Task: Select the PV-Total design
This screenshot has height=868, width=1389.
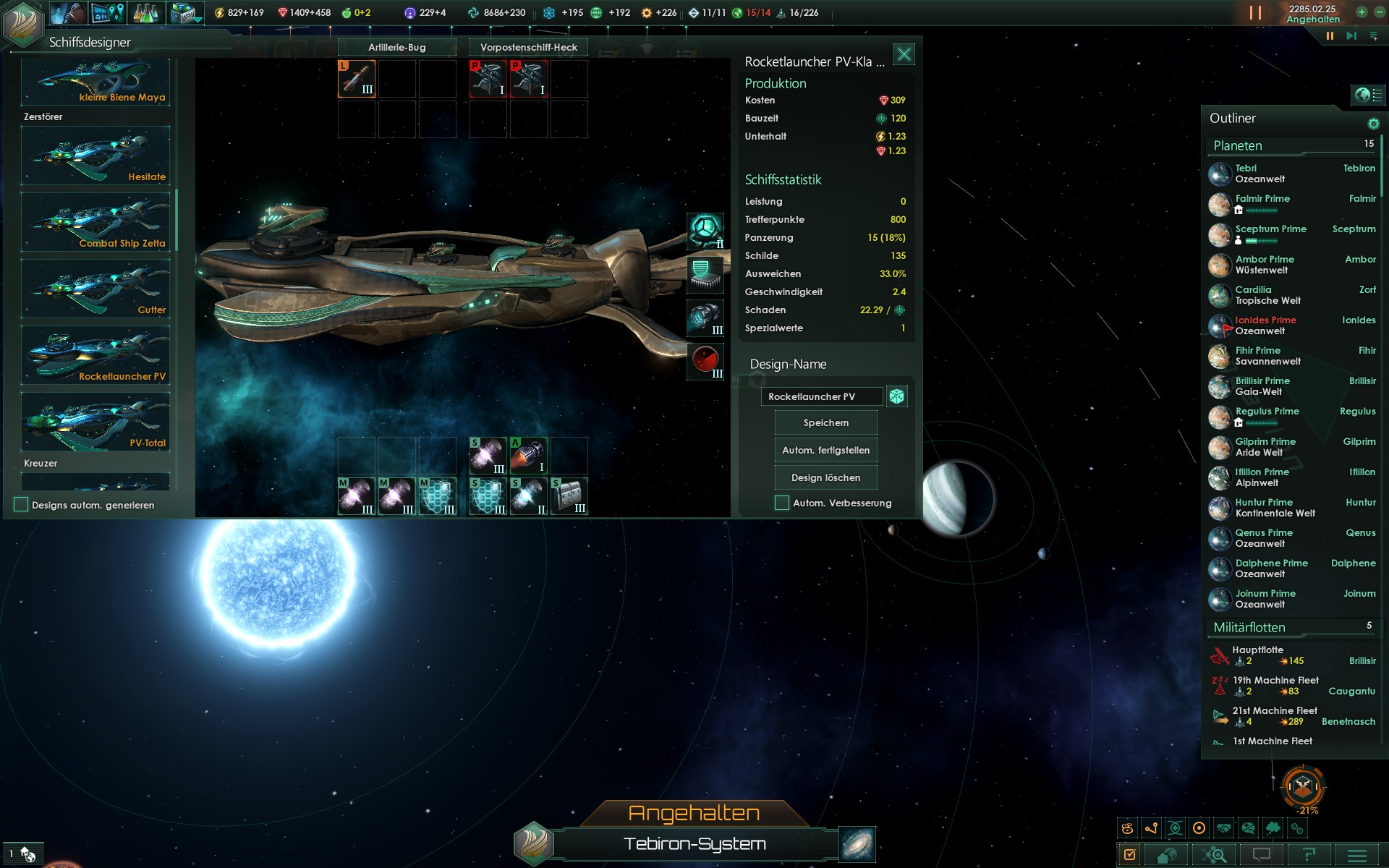Action: tap(95, 422)
